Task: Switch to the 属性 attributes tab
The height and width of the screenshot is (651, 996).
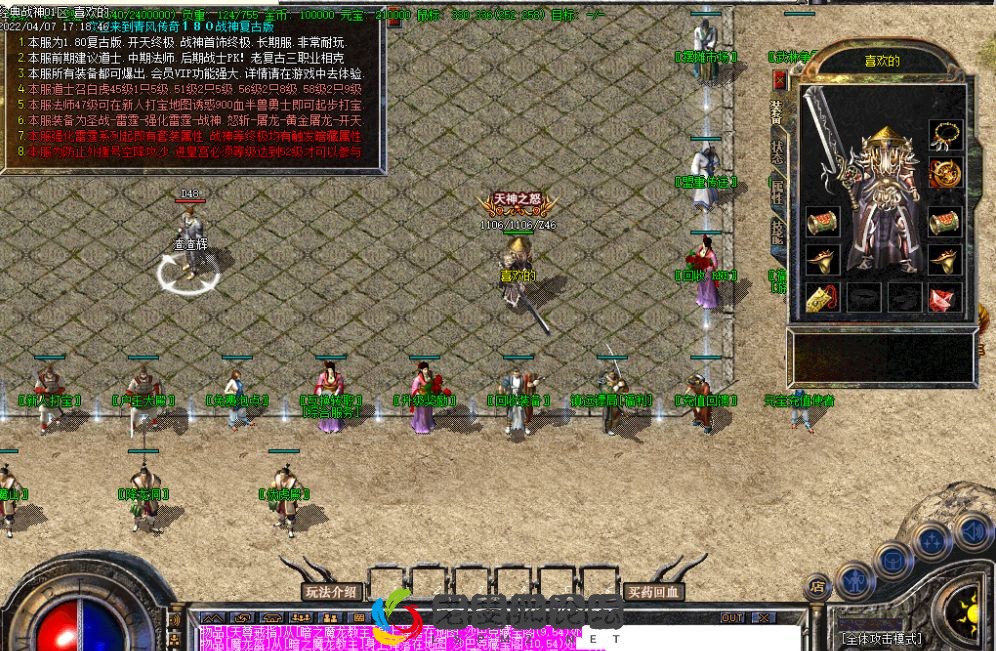Action: click(x=777, y=193)
